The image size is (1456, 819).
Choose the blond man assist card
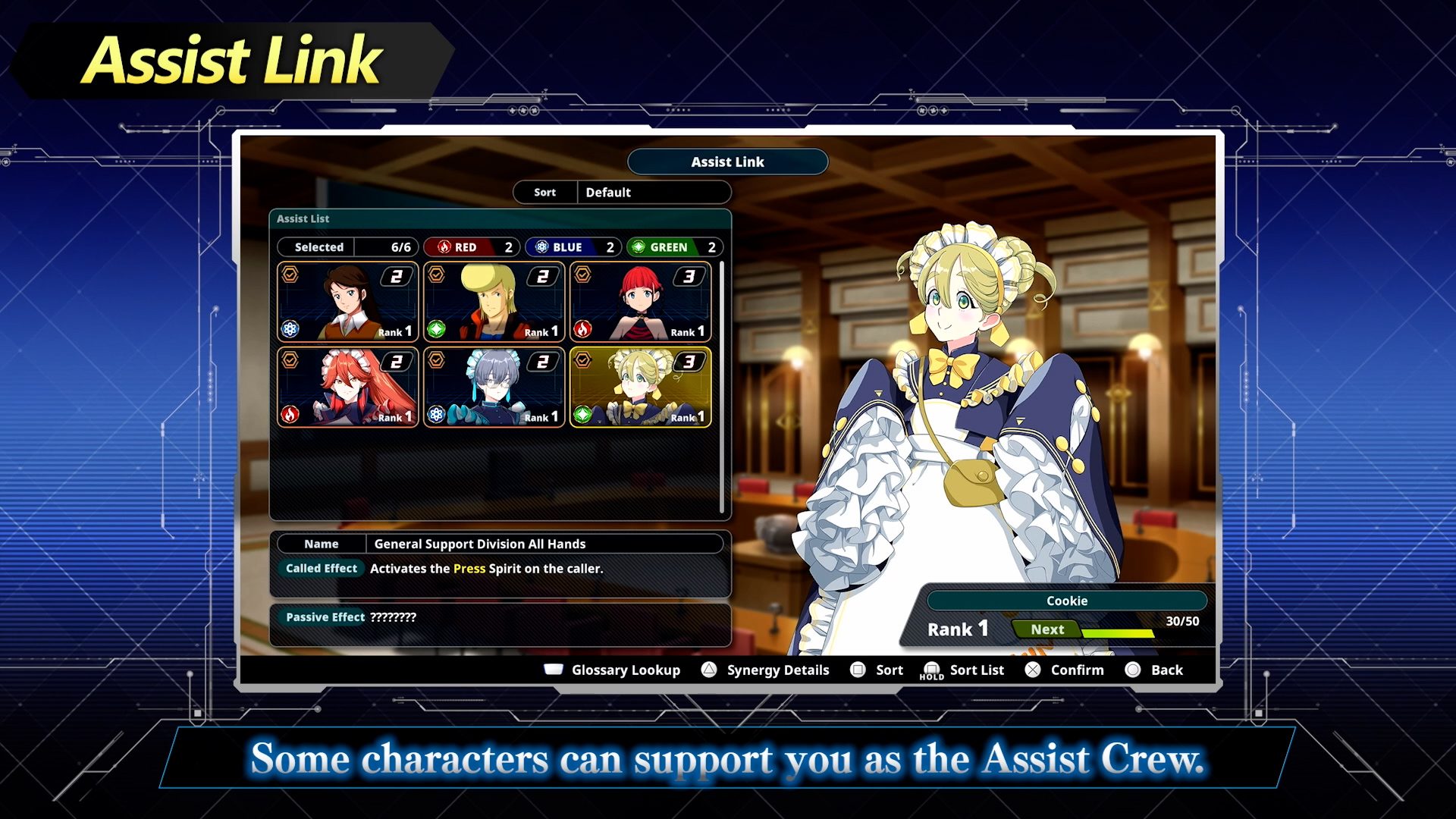(x=494, y=302)
